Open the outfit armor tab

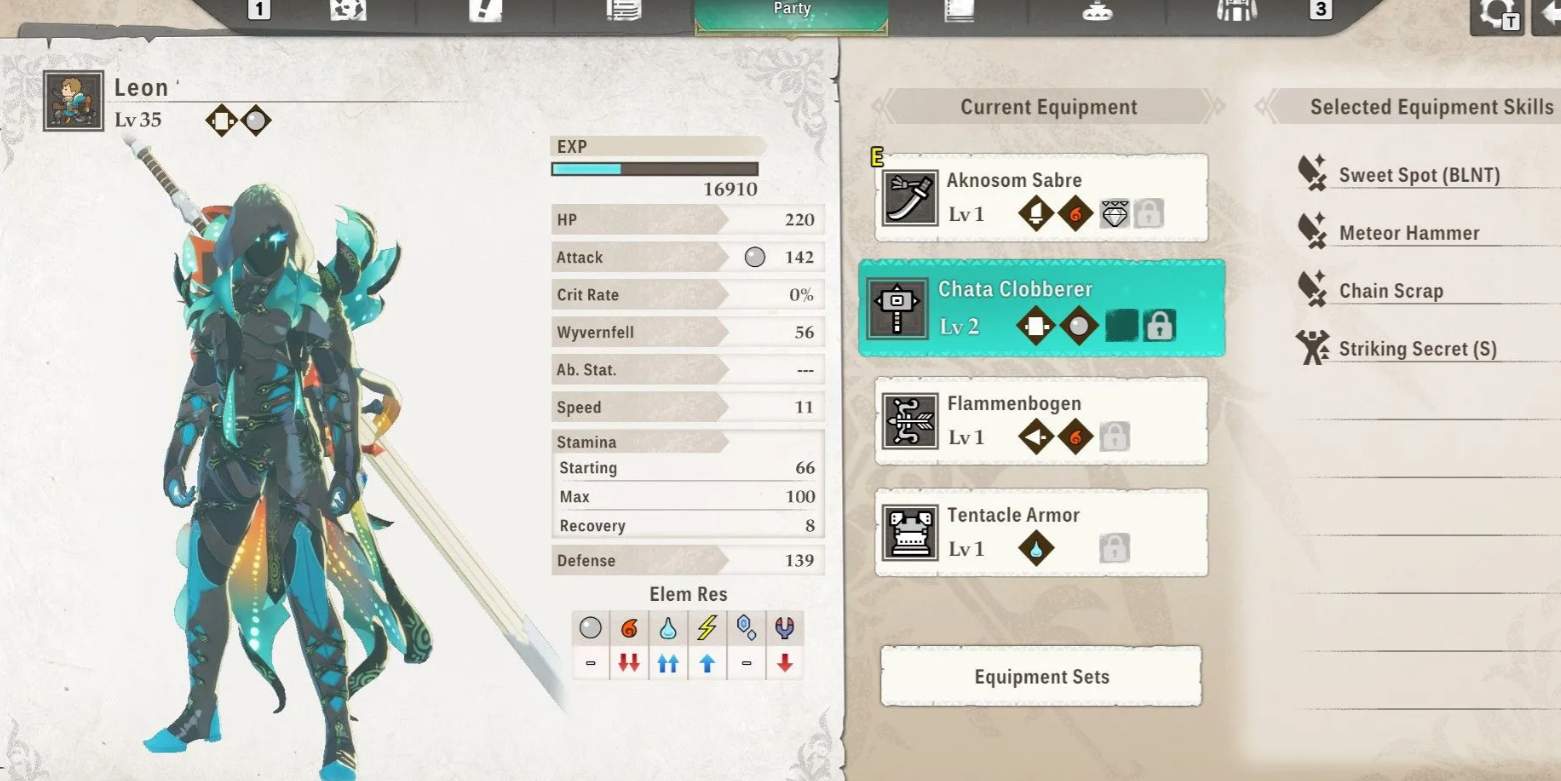click(1236, 10)
